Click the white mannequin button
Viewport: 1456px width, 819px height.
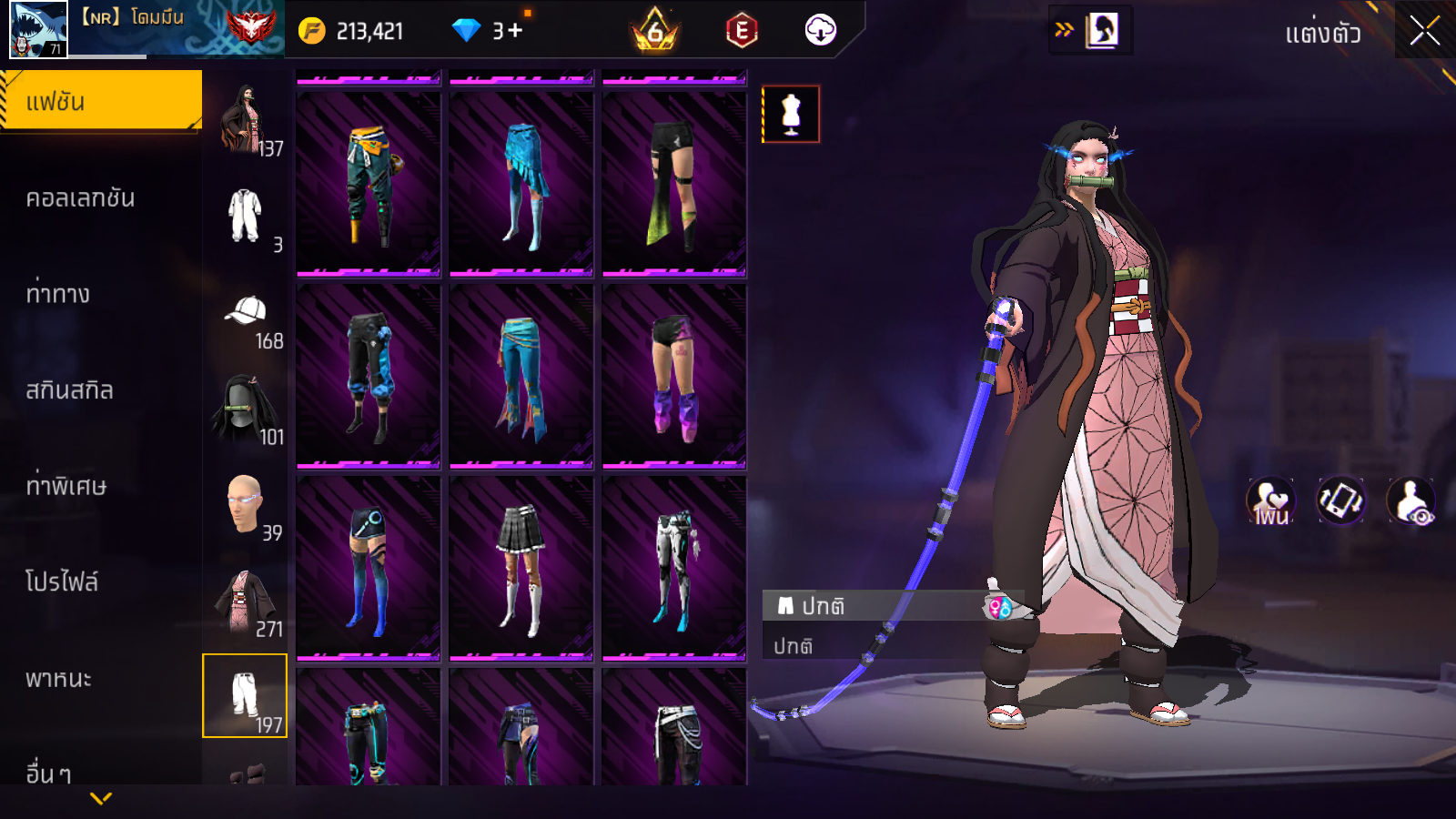pyautogui.click(x=791, y=115)
